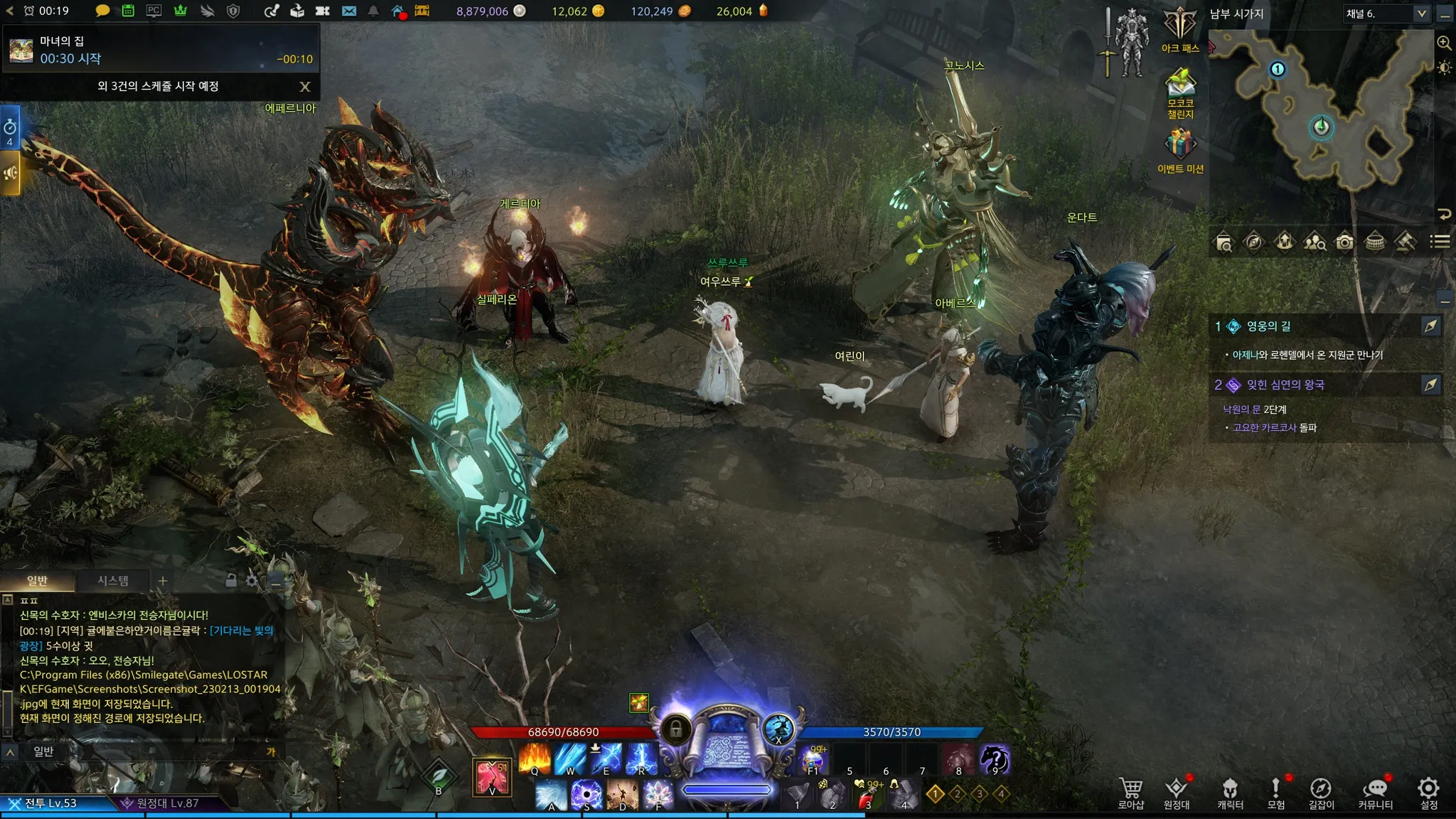
Task: Zoom the minimap with the magnifier button
Action: [x=1444, y=43]
